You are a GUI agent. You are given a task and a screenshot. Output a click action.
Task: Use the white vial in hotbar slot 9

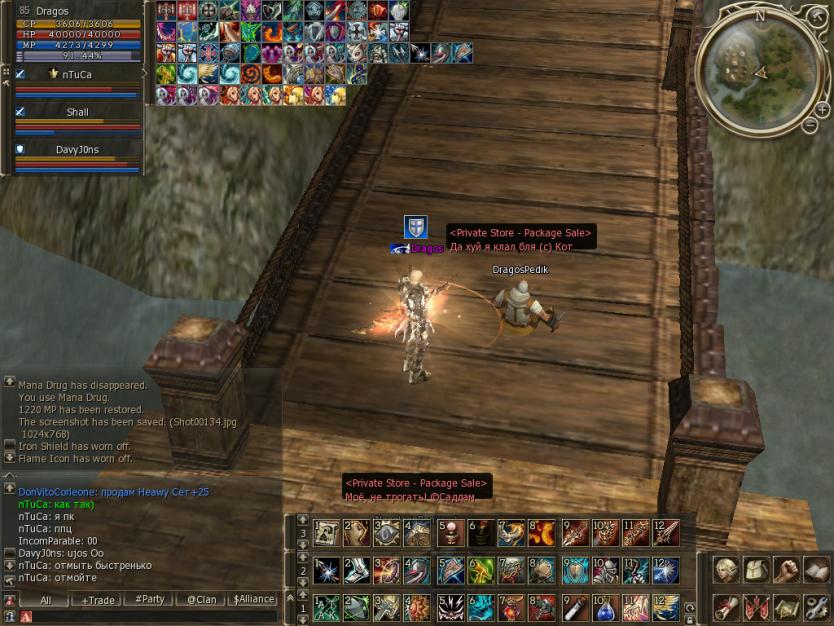[575, 607]
